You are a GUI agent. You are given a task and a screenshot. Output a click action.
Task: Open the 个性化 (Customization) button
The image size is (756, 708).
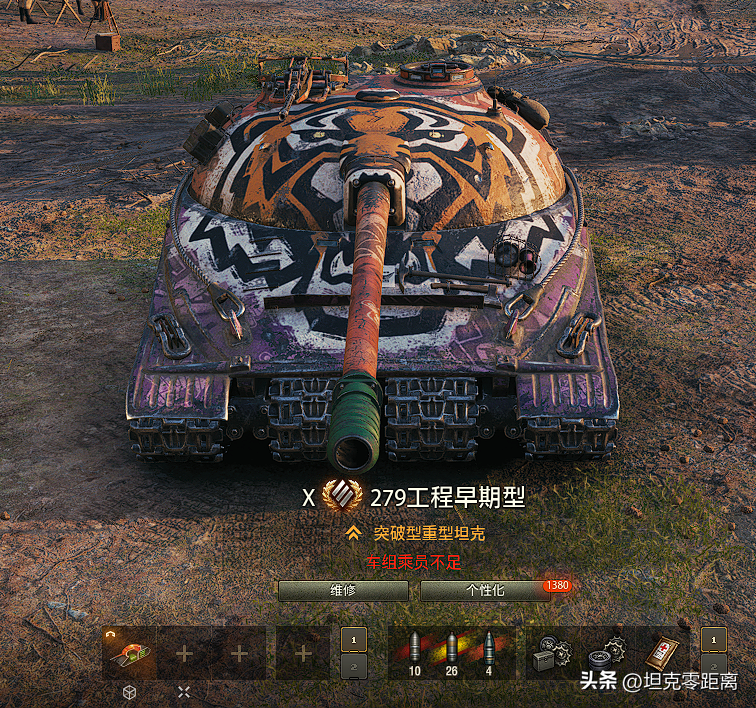[x=486, y=591]
